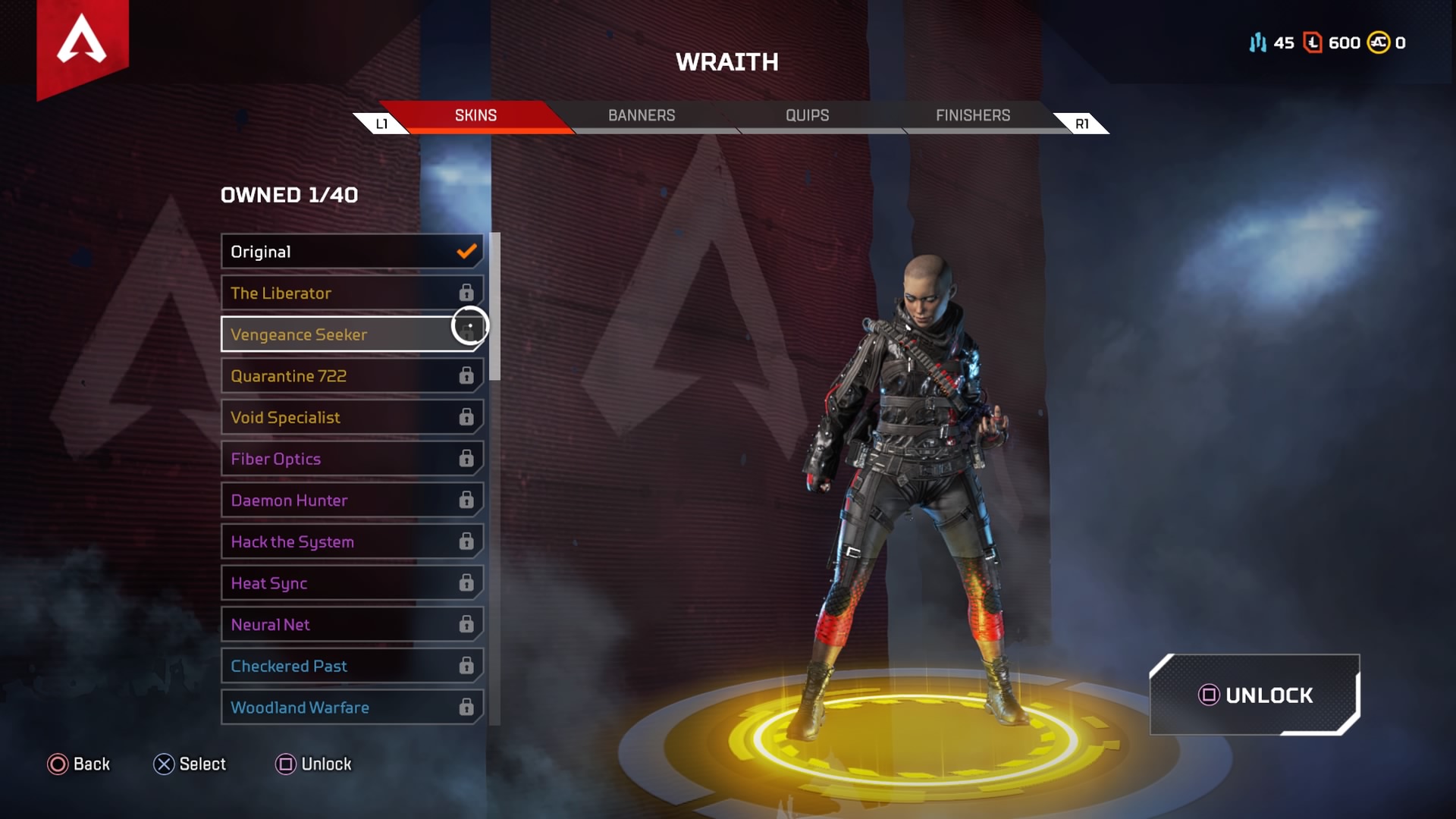Click the Legend Tokens currency icon
Viewport: 1456px width, 819px height.
click(x=1313, y=43)
